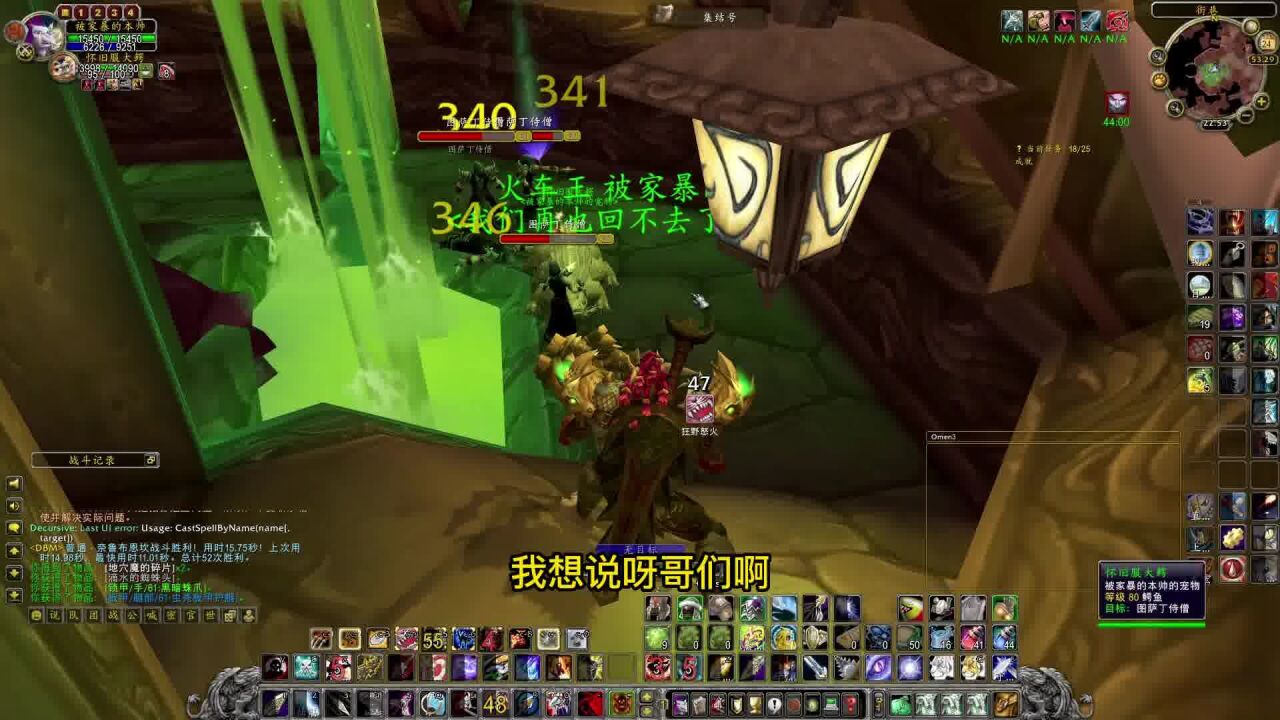The height and width of the screenshot is (720, 1280).
Task: Click the social figure icon beside chat channel buttons
Action: [x=248, y=616]
